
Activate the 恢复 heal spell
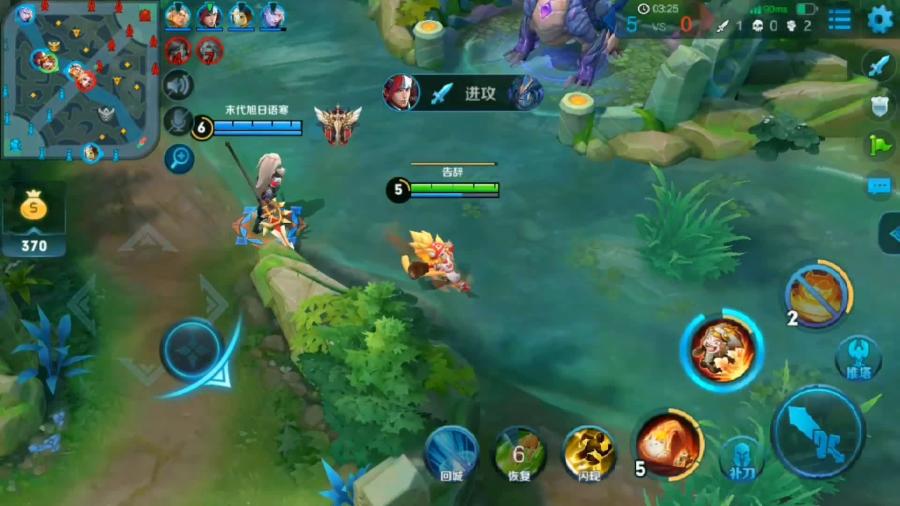point(520,451)
